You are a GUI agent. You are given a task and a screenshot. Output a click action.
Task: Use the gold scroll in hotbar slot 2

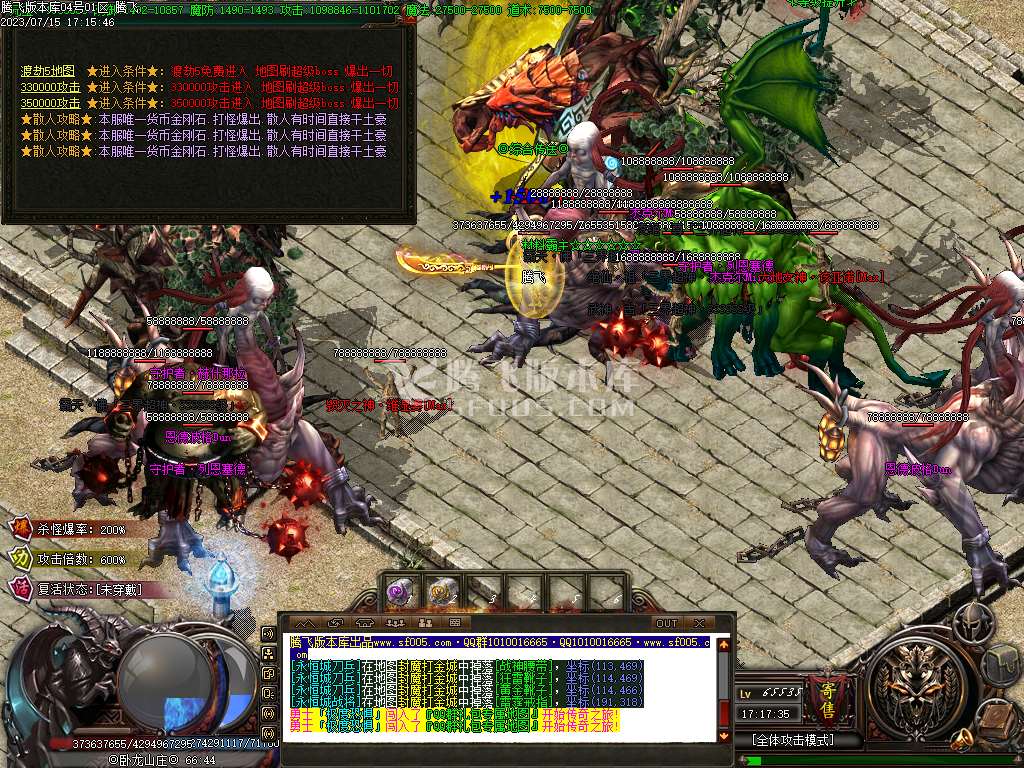(441, 592)
